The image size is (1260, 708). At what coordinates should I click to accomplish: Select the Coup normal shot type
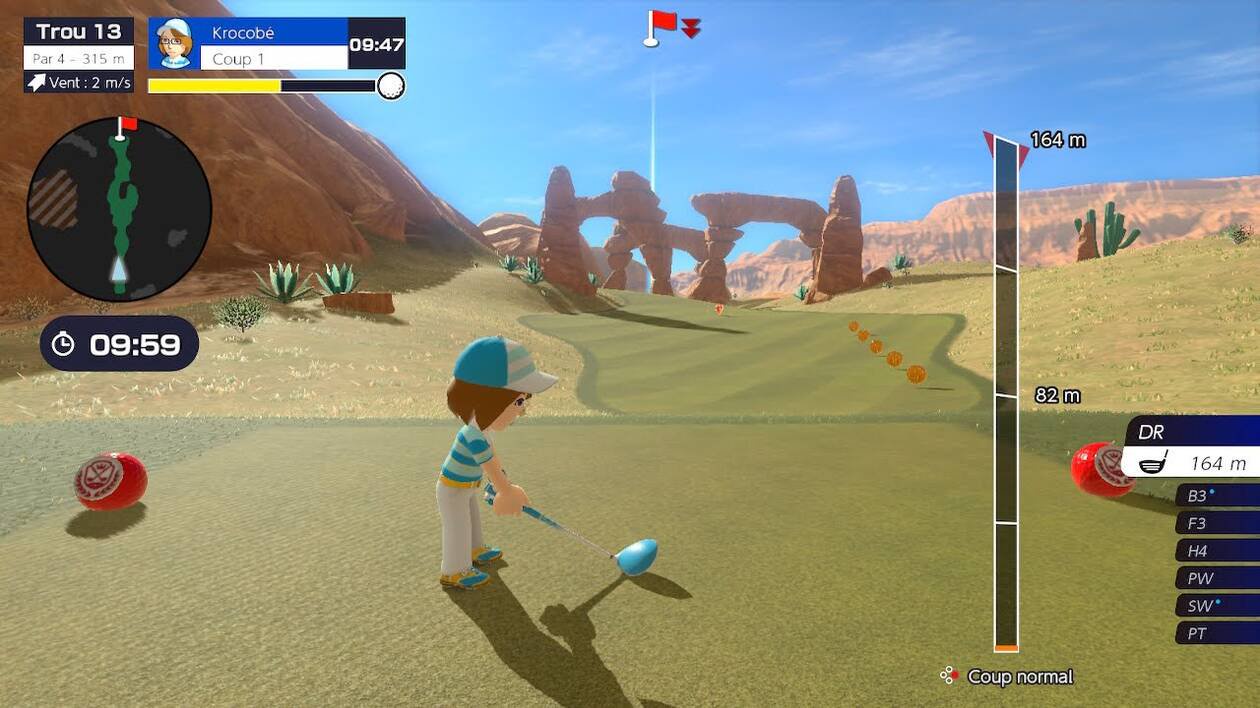[1008, 677]
